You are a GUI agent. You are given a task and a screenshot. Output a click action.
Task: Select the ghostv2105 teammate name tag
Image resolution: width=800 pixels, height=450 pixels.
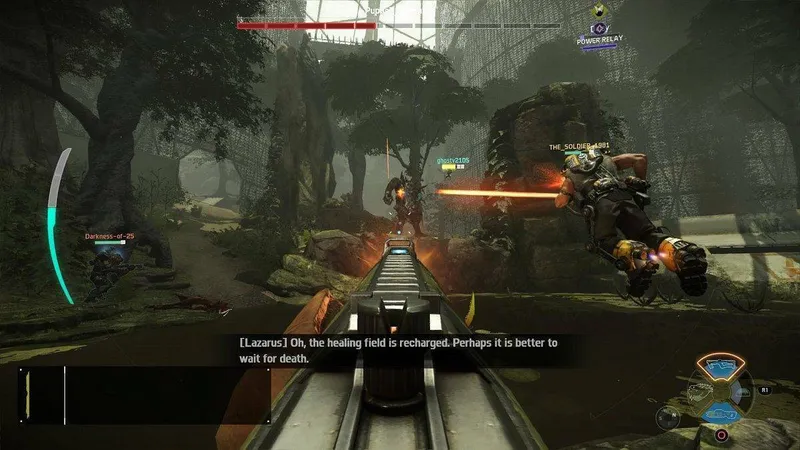pos(453,160)
